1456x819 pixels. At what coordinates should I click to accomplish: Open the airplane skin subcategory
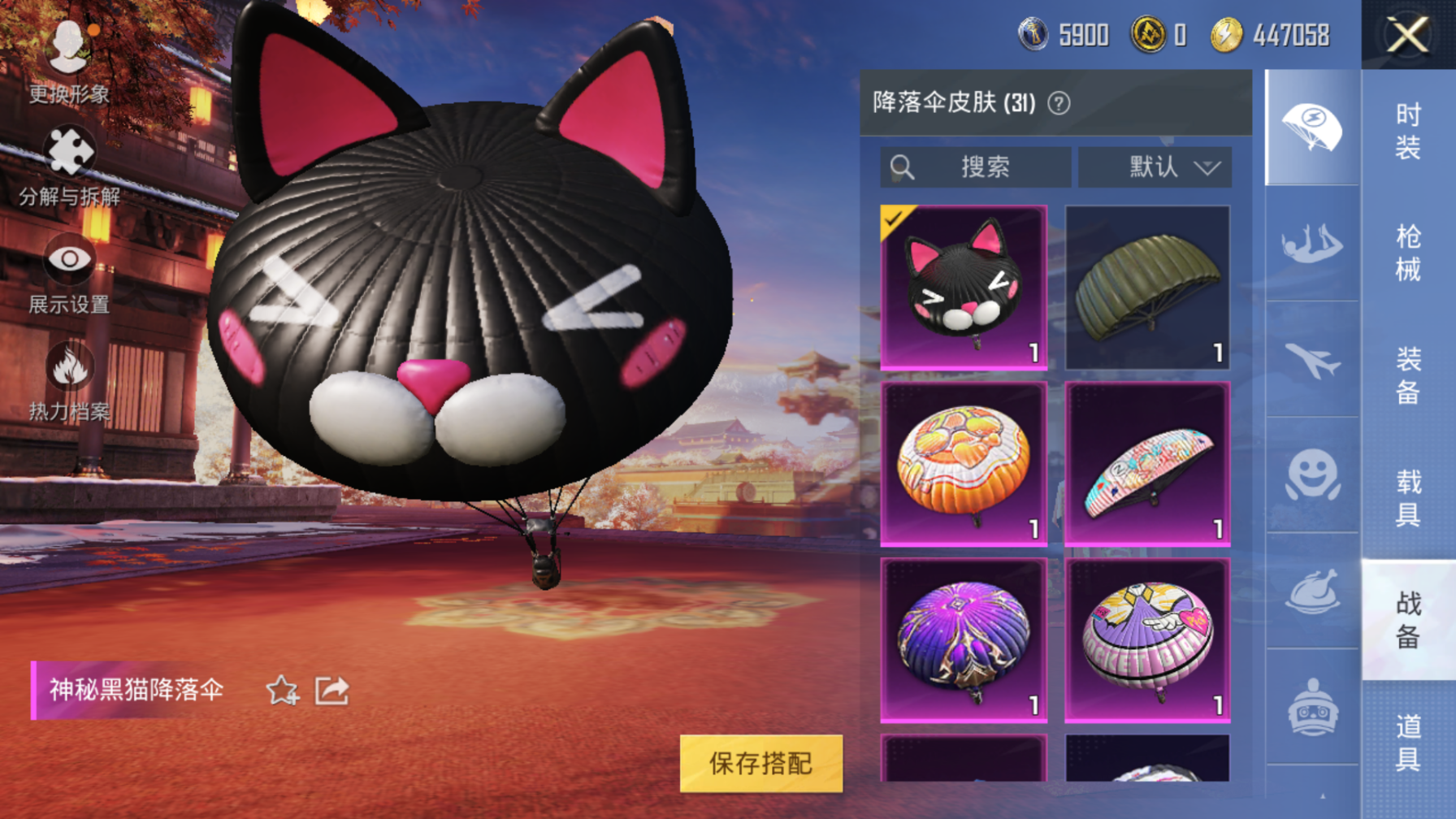click(1312, 360)
